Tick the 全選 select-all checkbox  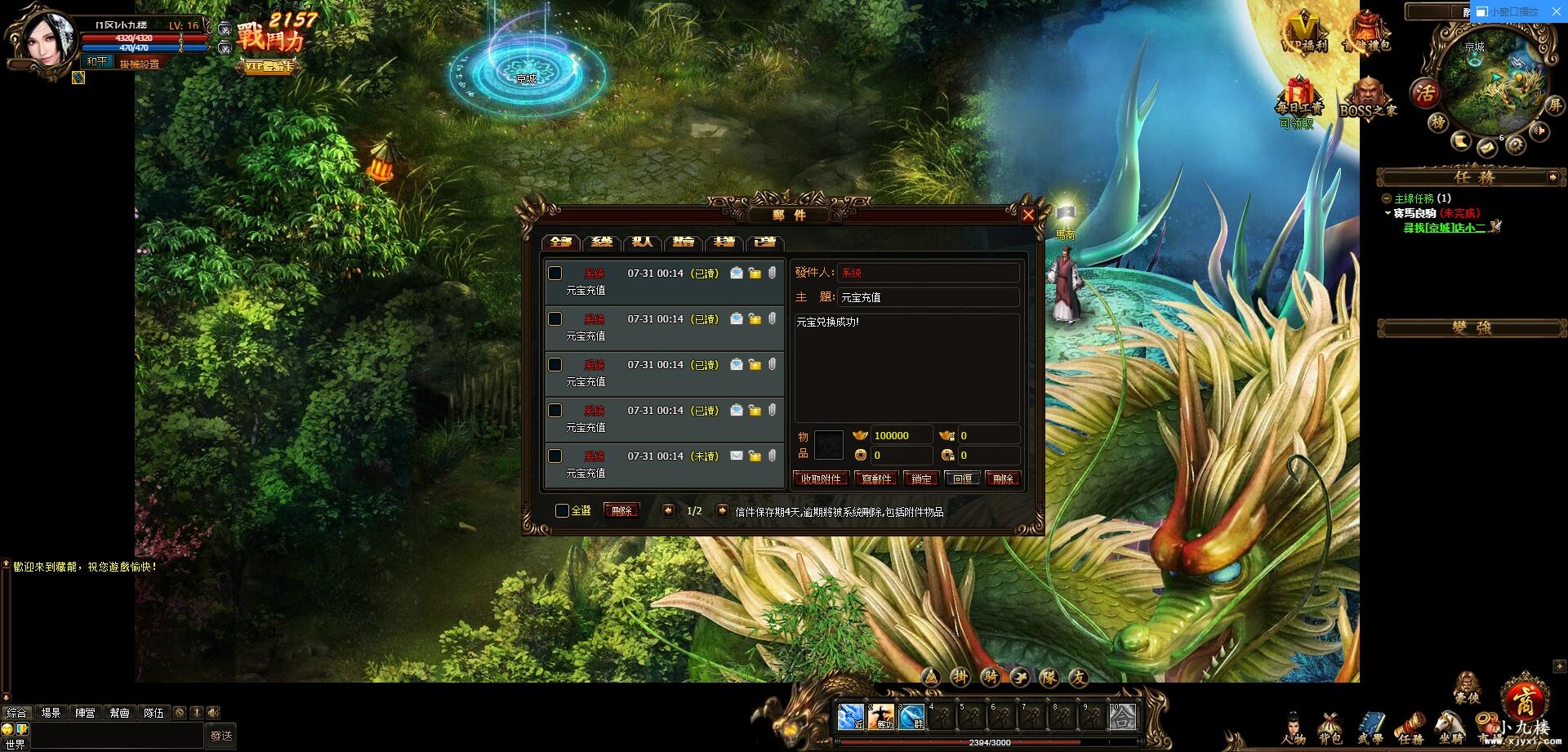pyautogui.click(x=562, y=511)
